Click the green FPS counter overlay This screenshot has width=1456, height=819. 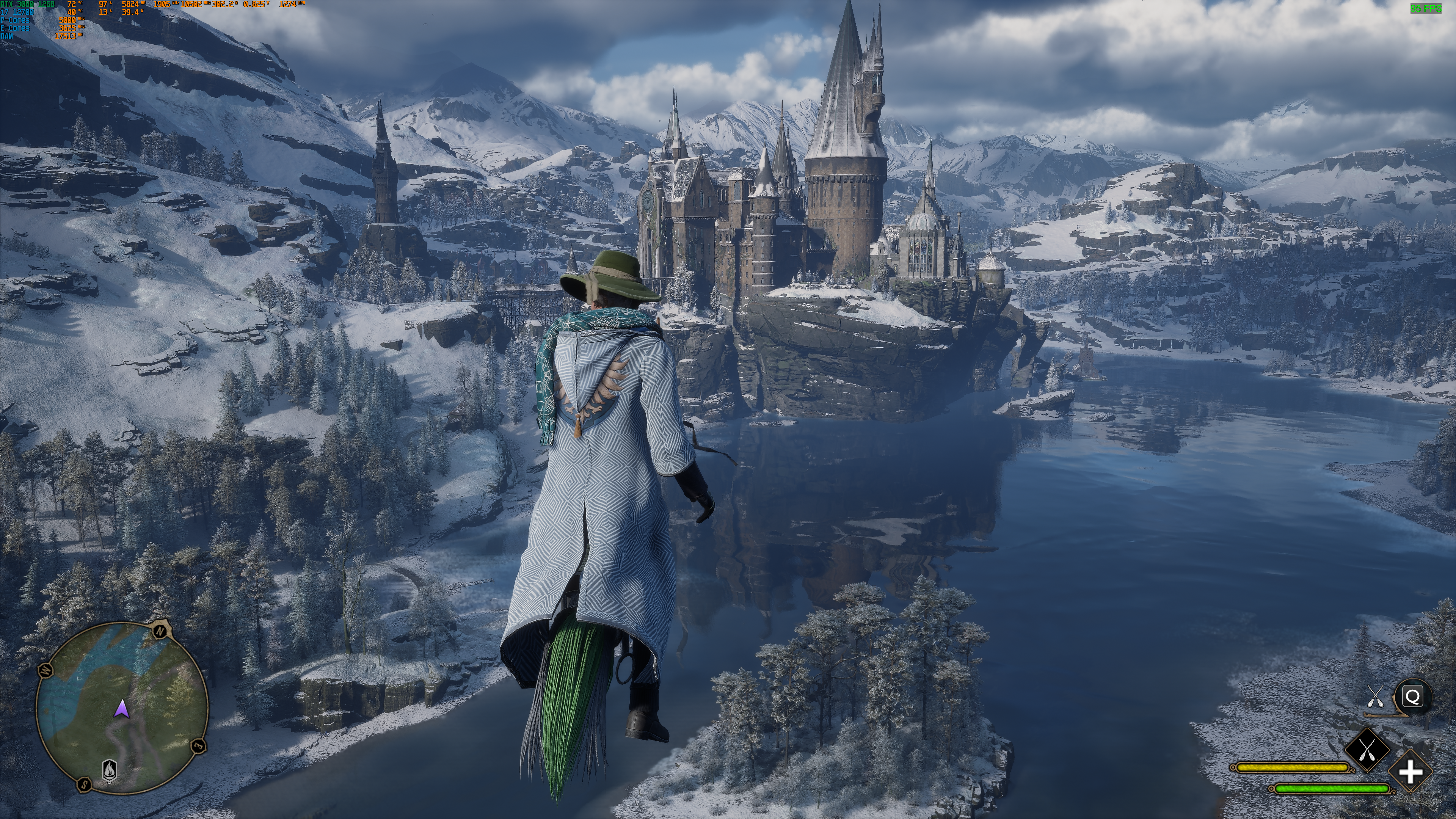click(x=1426, y=8)
